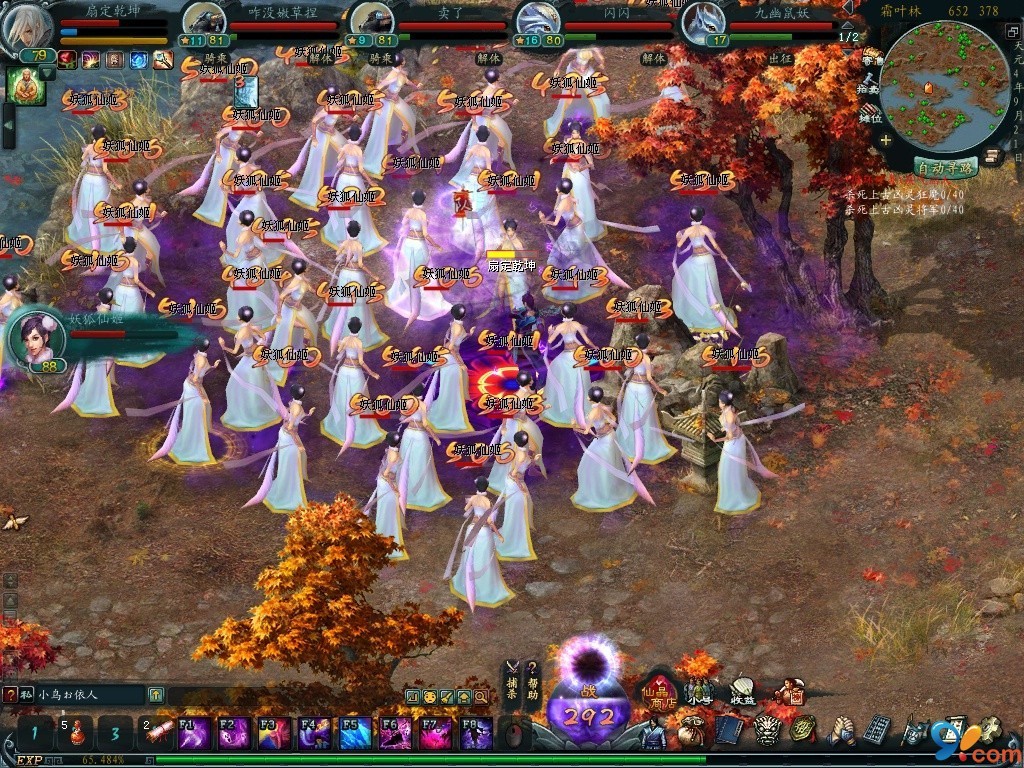Screen dimensions: 1024x768
Task: Activate the F1 skill slot
Action: click(x=193, y=734)
